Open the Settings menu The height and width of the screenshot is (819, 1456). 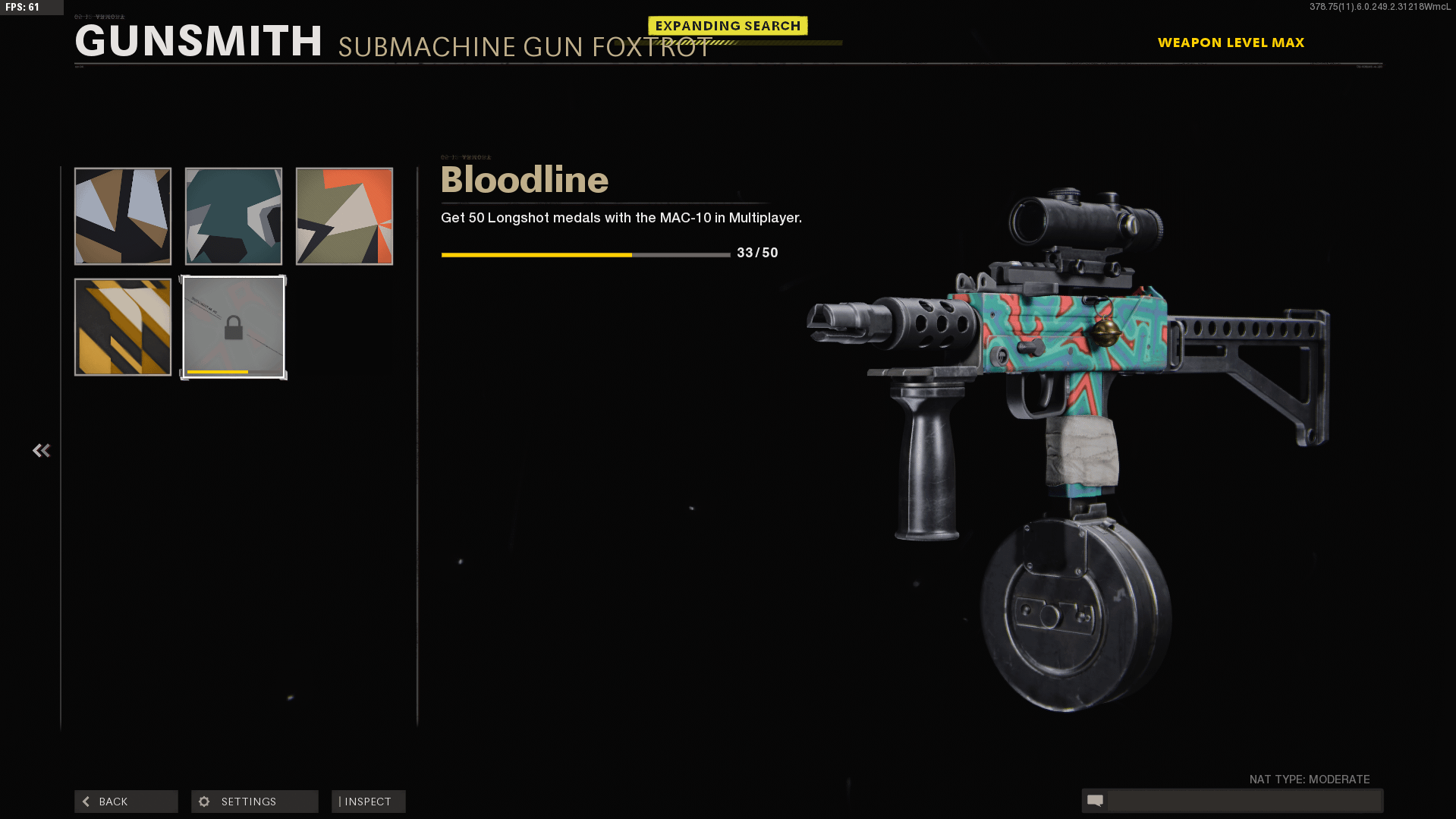(254, 802)
